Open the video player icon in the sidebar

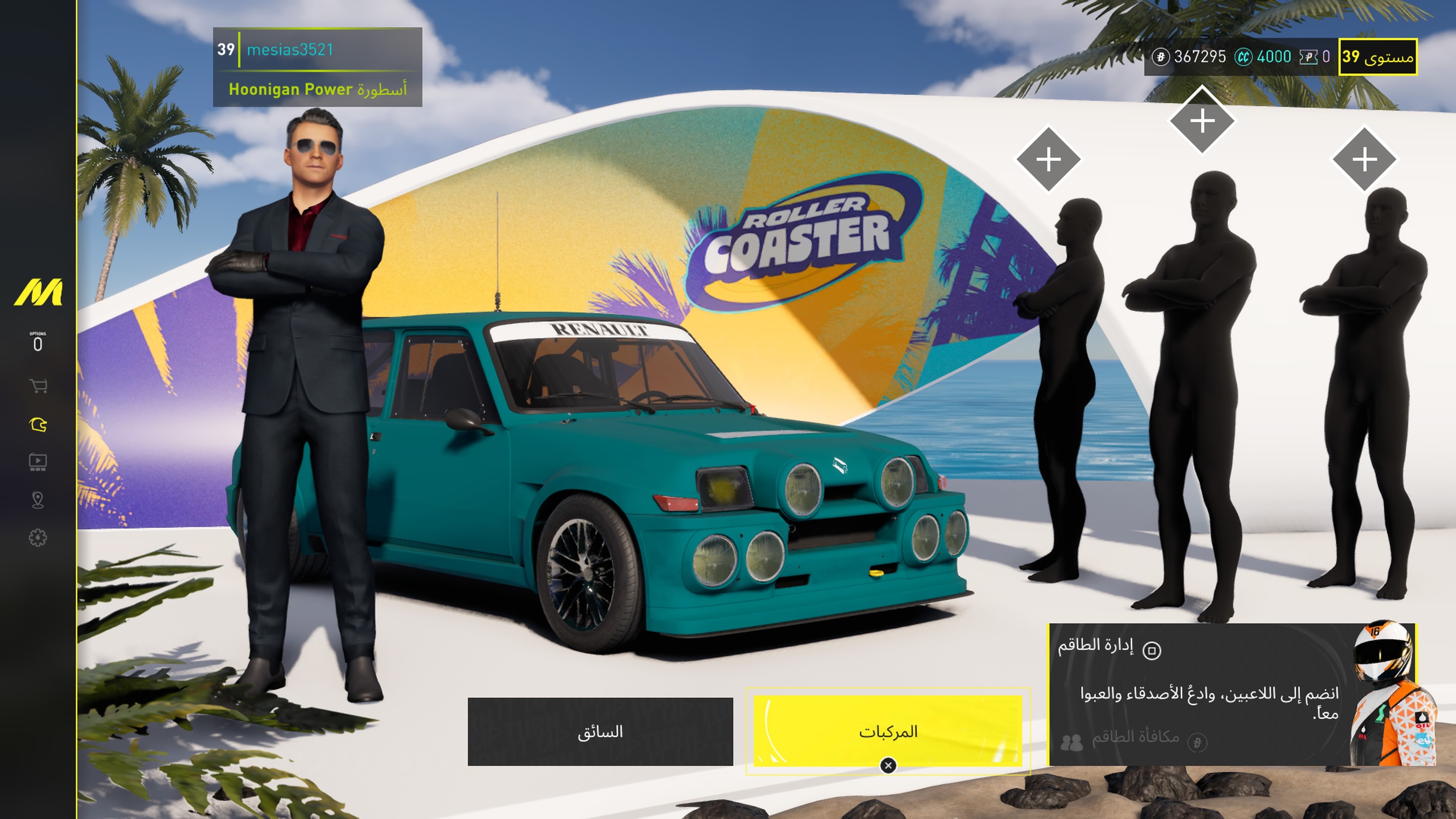pyautogui.click(x=38, y=462)
